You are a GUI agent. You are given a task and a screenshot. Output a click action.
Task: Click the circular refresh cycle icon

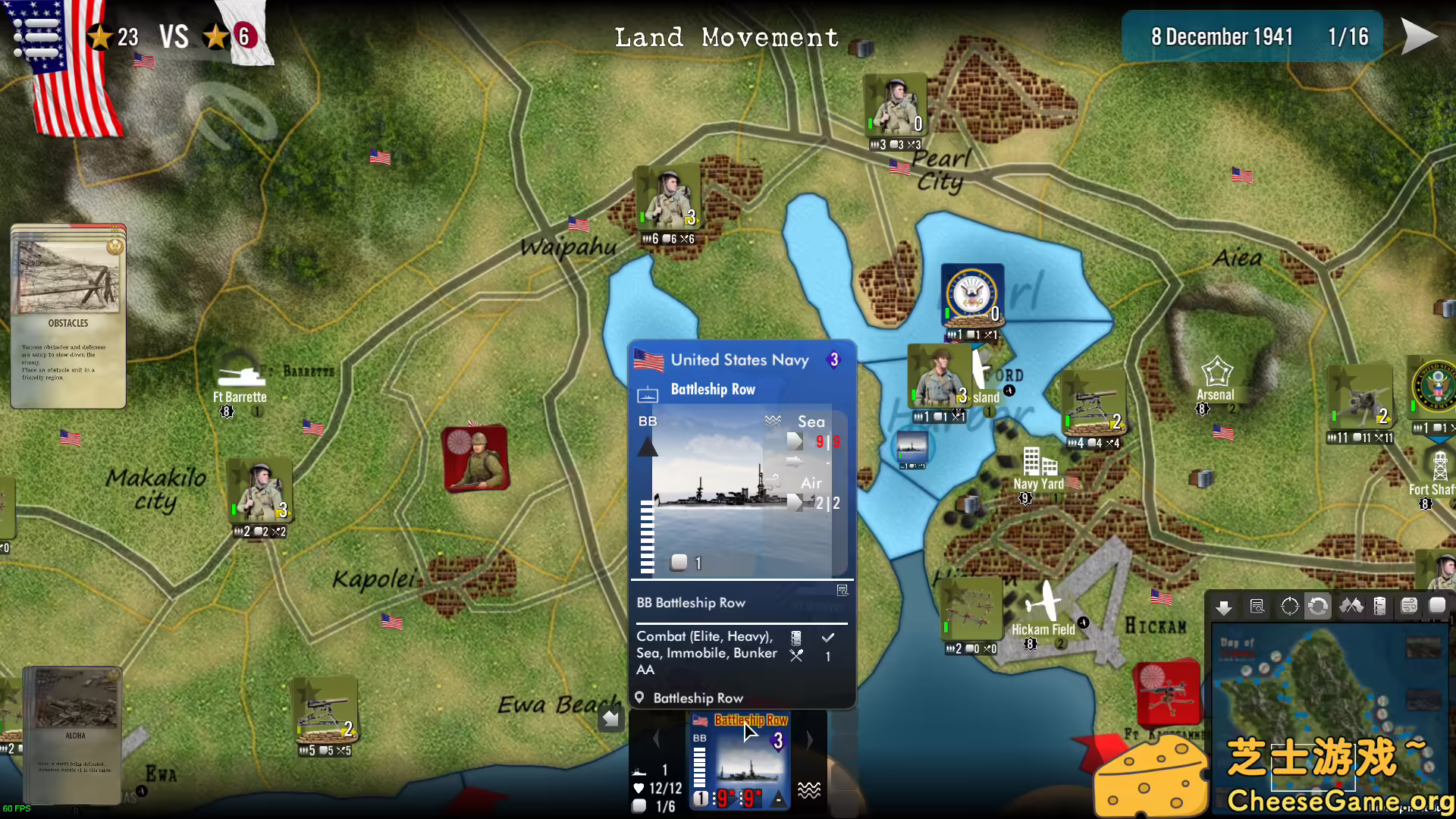[1319, 605]
